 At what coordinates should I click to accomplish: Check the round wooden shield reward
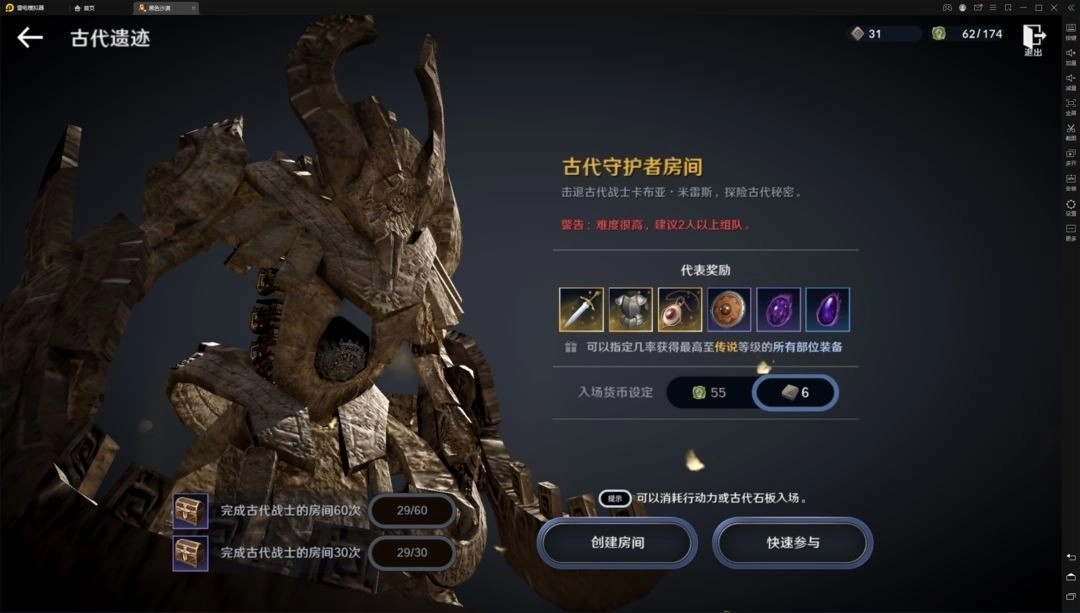click(729, 310)
